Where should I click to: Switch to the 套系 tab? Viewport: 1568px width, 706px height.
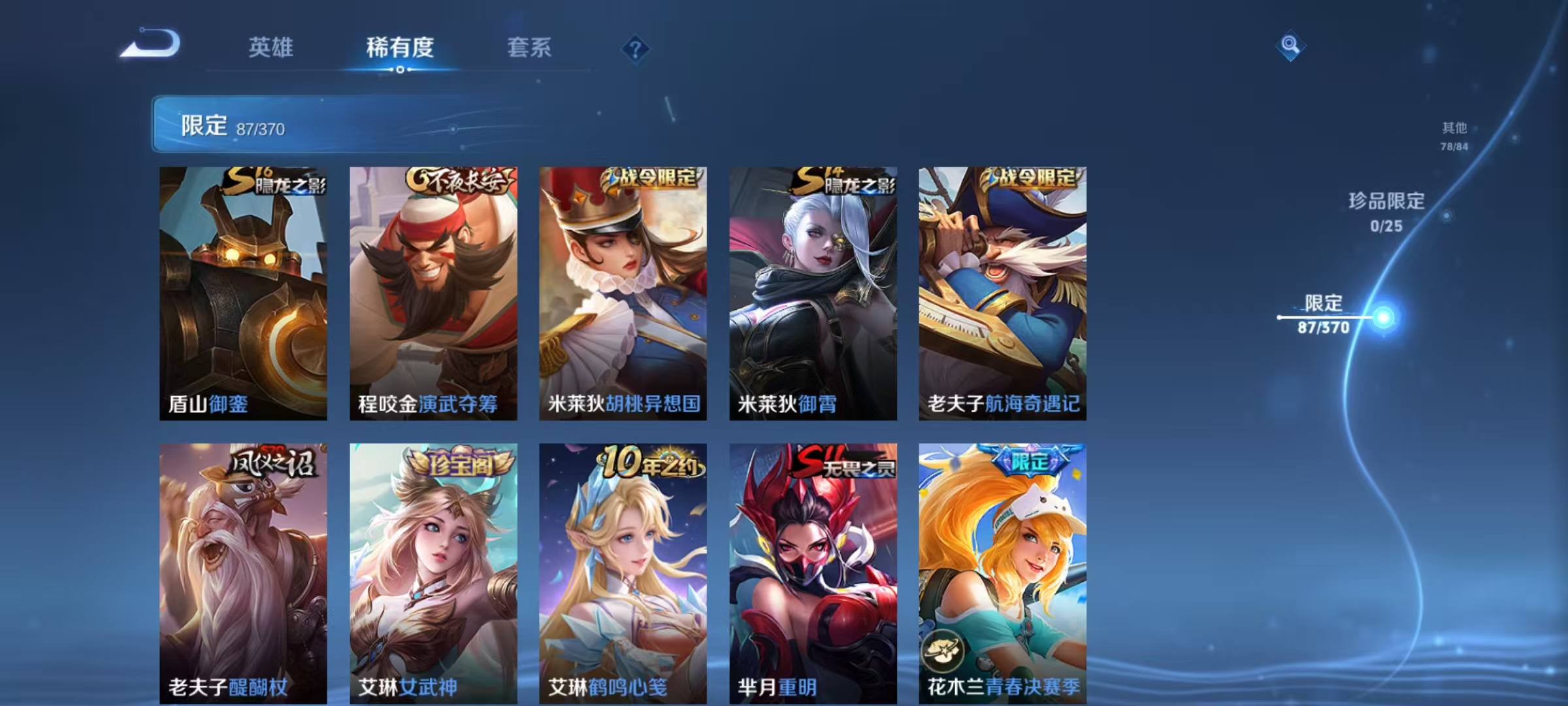(x=529, y=47)
